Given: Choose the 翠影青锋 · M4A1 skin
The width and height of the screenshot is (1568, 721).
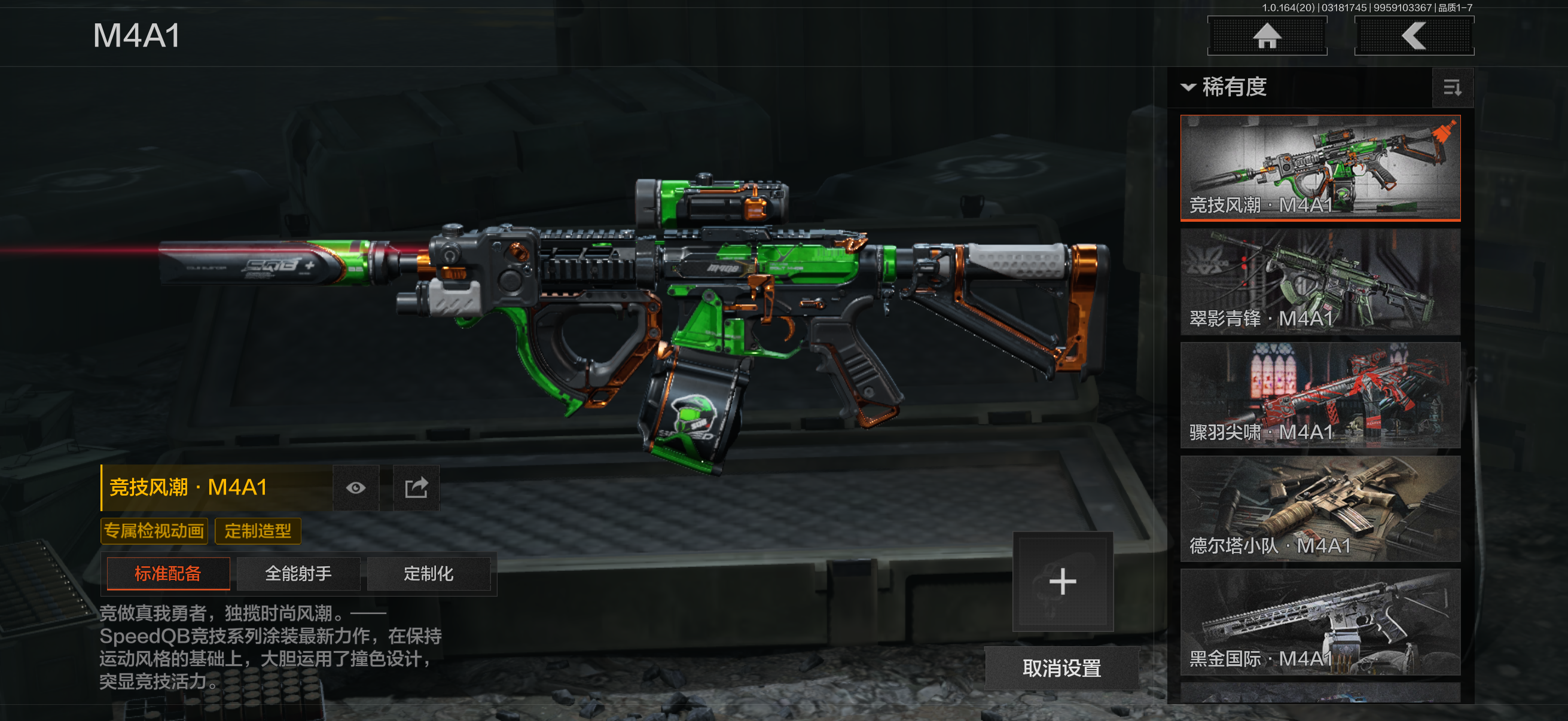Looking at the screenshot, I should pos(1320,281).
